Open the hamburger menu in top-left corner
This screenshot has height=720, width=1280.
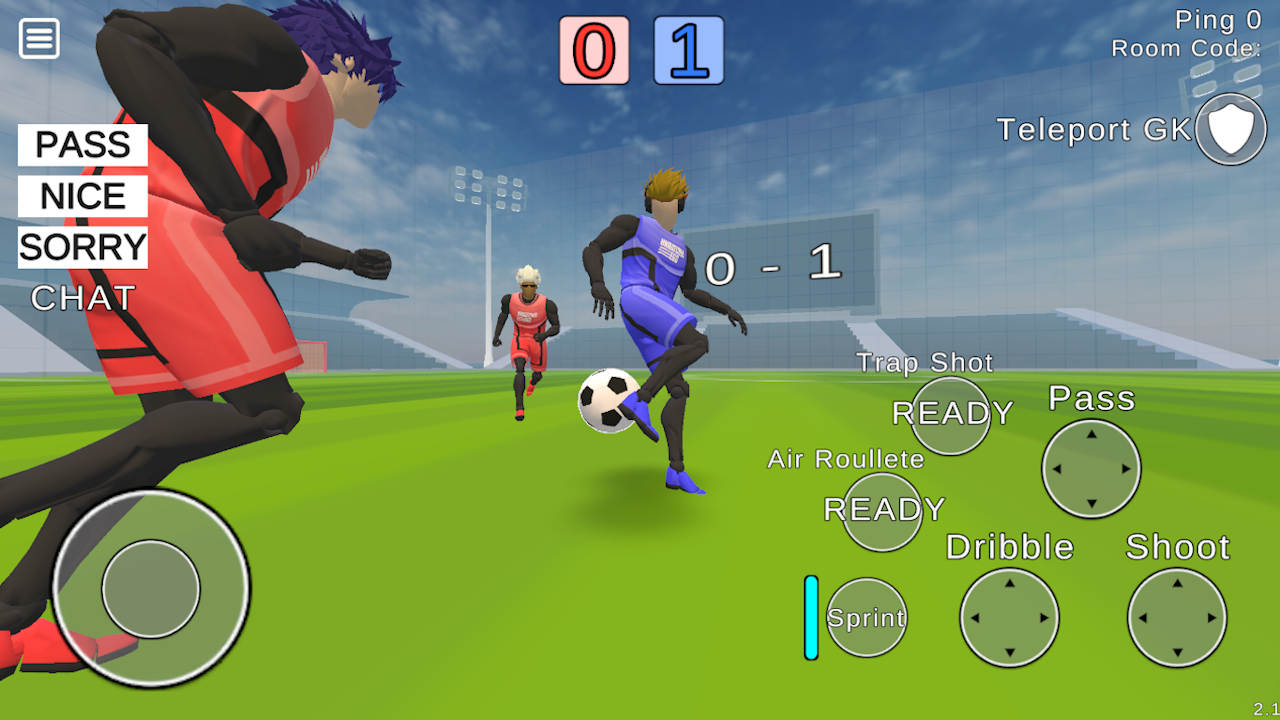click(38, 38)
